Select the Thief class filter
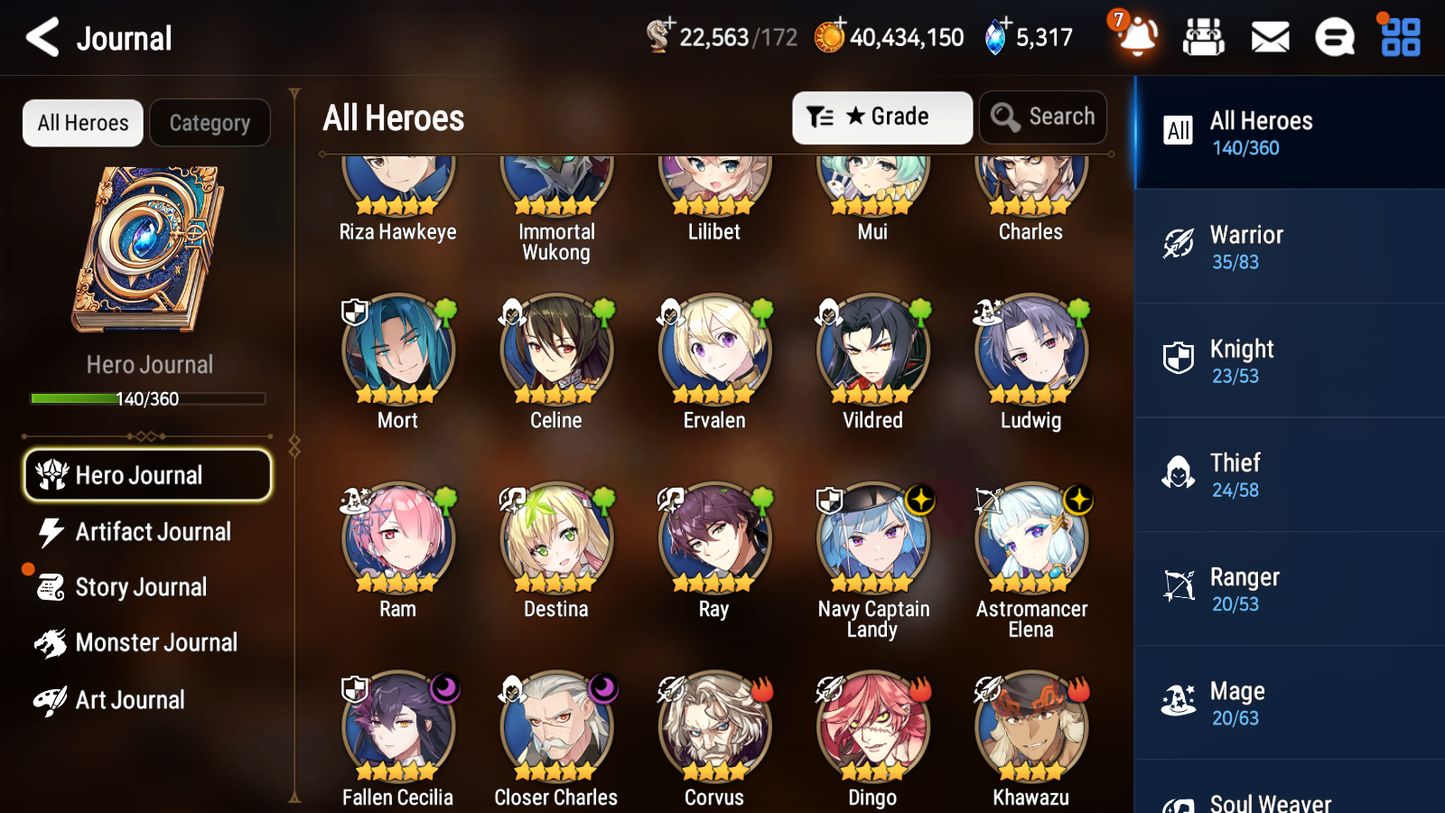 point(1289,474)
